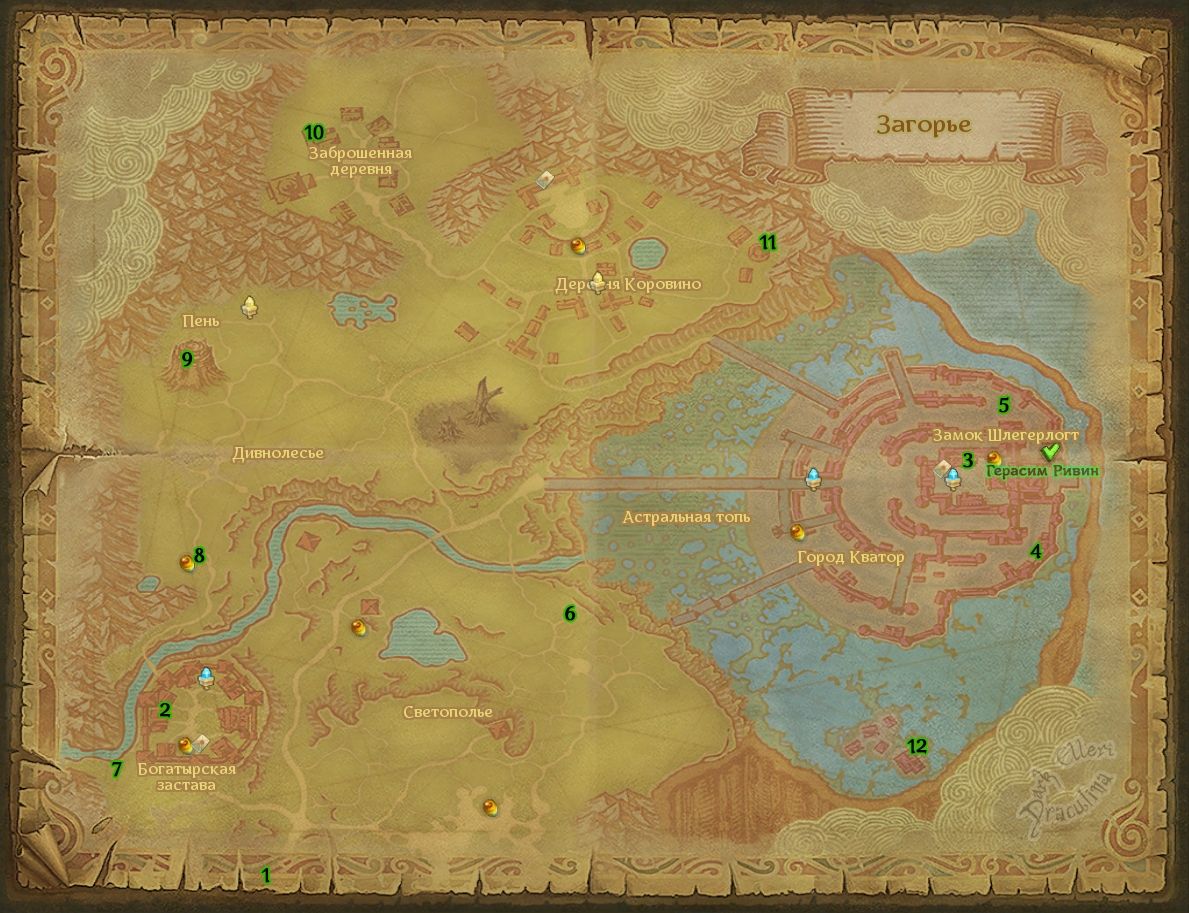Click the blue crystal marker near Астральная топь
The height and width of the screenshot is (913, 1189).
pos(815,479)
